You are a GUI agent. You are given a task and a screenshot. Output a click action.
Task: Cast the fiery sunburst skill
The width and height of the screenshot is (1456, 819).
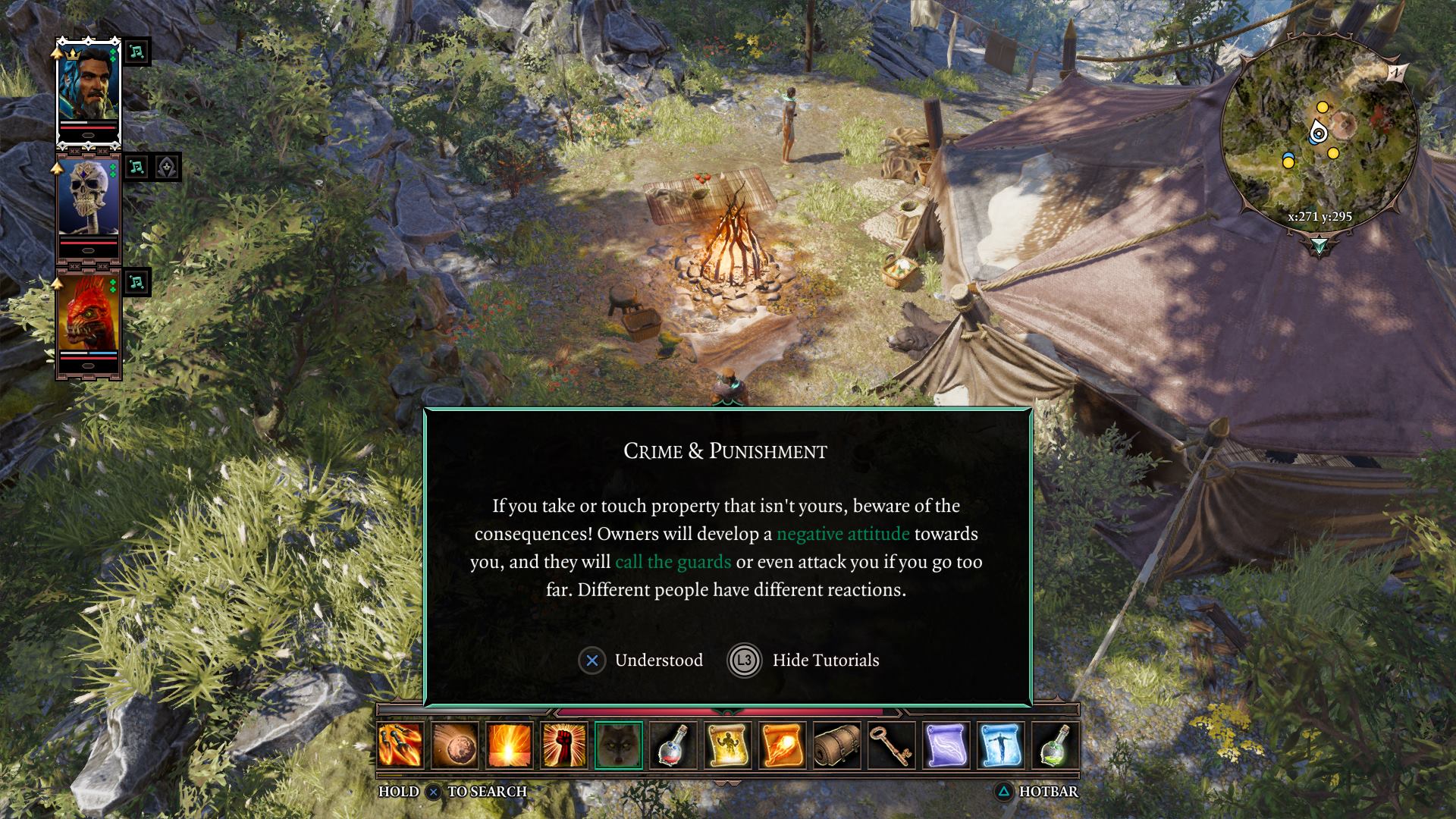pyautogui.click(x=510, y=745)
